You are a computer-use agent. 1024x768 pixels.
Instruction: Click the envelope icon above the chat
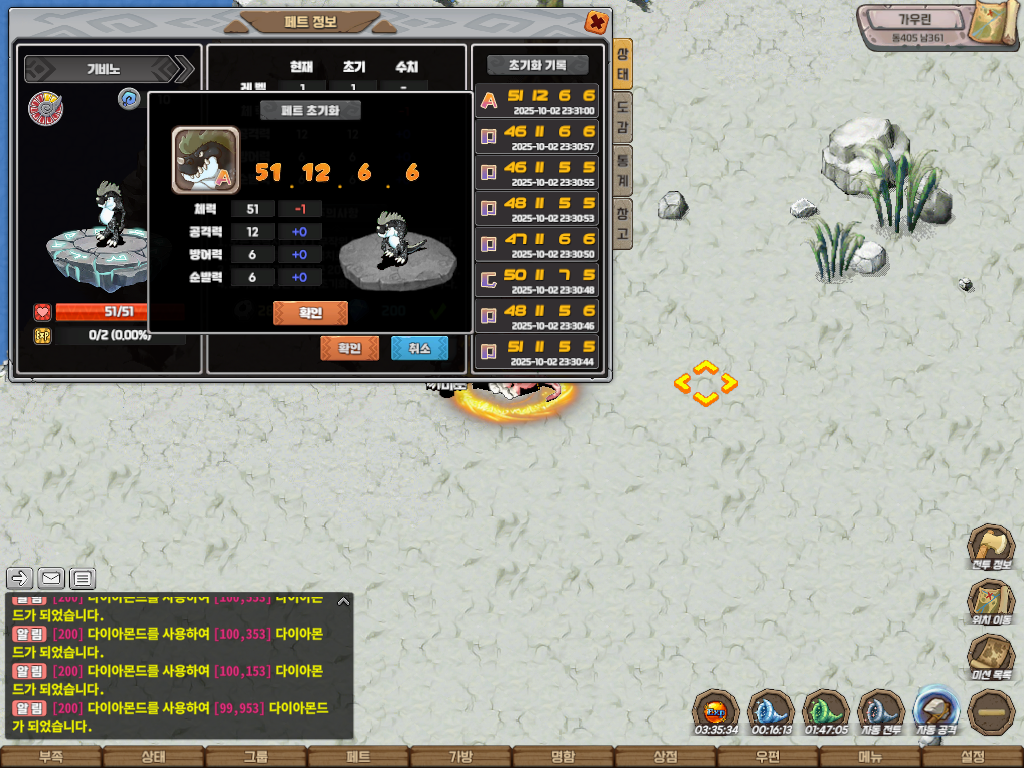51,578
